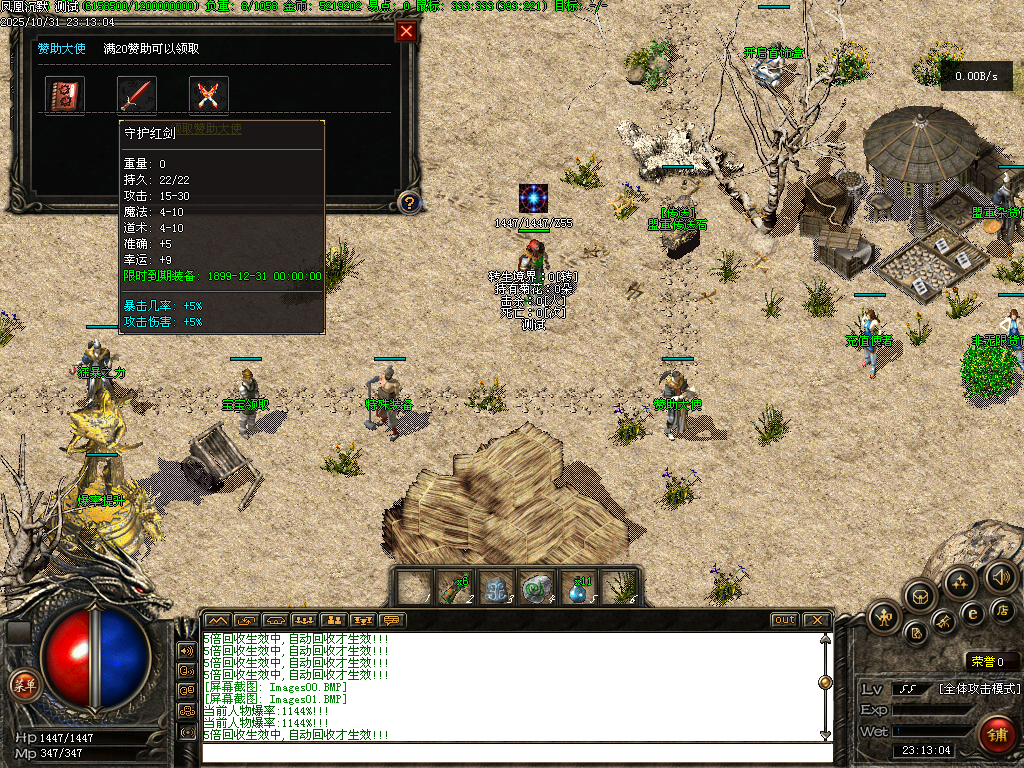The width and height of the screenshot is (1024, 768).
Task: Toggle the speaker sound button
Action: 1002,576
